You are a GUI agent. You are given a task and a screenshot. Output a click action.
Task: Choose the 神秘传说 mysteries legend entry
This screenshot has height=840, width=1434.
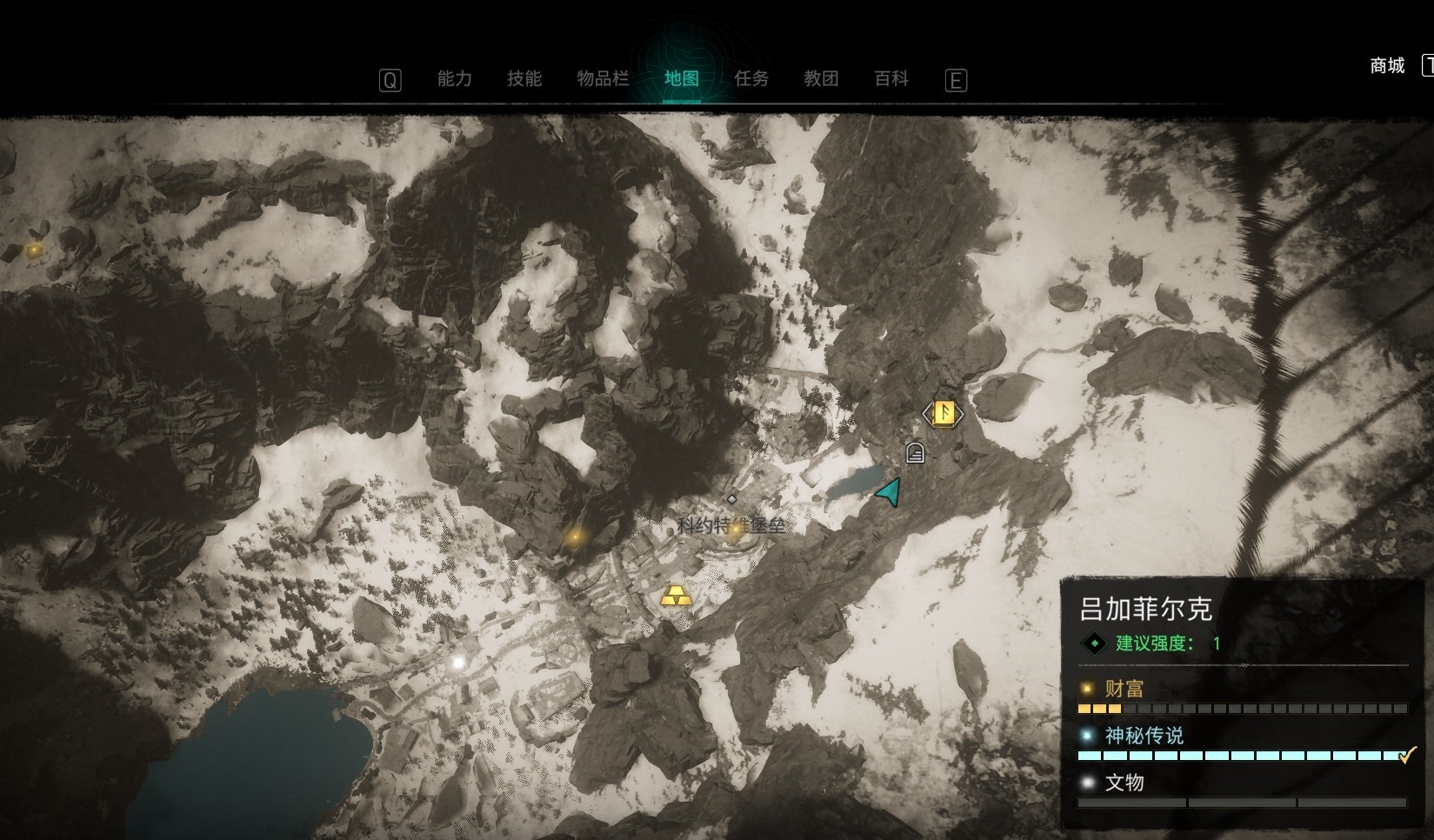pyautogui.click(x=1144, y=736)
